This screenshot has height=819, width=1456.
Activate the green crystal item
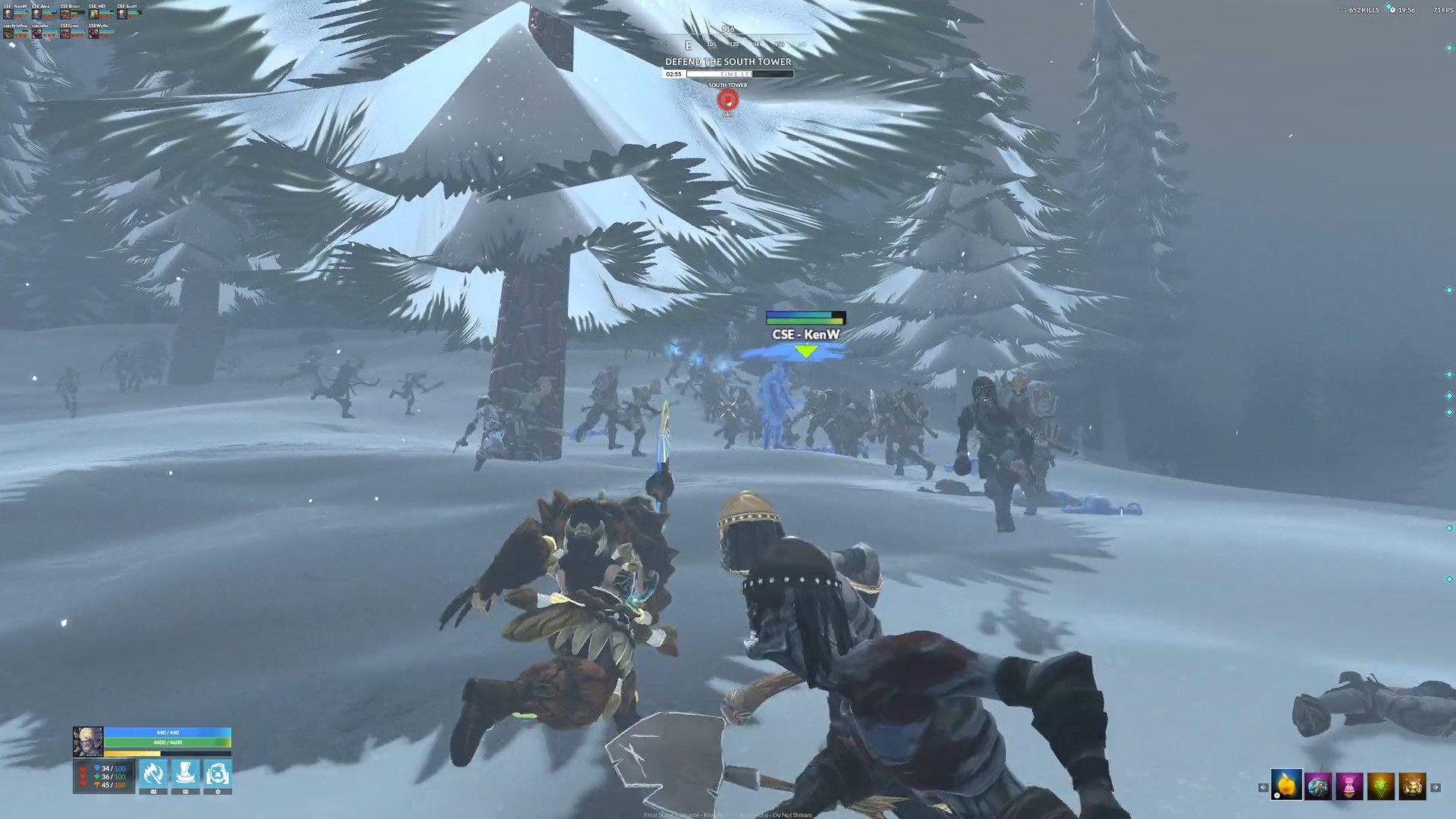pyautogui.click(x=1381, y=786)
